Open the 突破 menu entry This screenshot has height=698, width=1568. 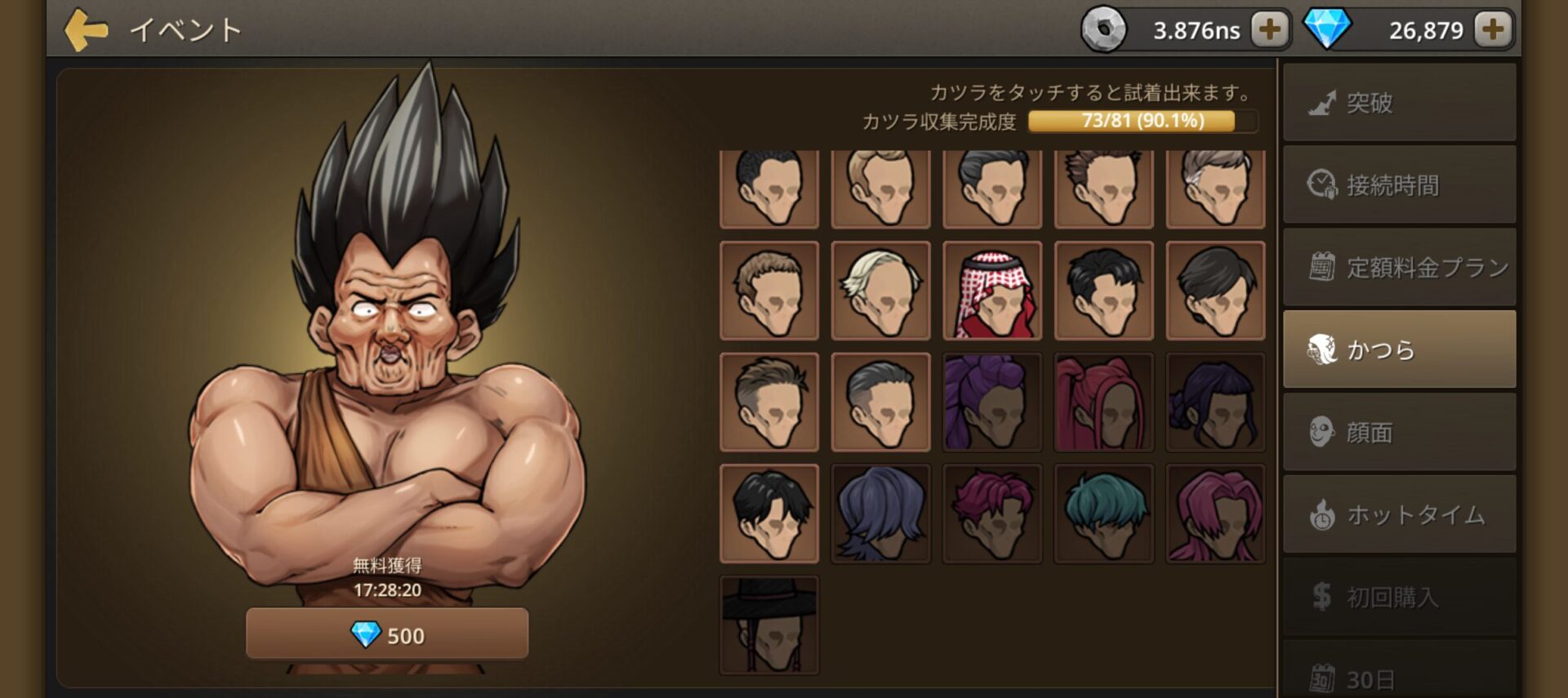pos(1399,103)
